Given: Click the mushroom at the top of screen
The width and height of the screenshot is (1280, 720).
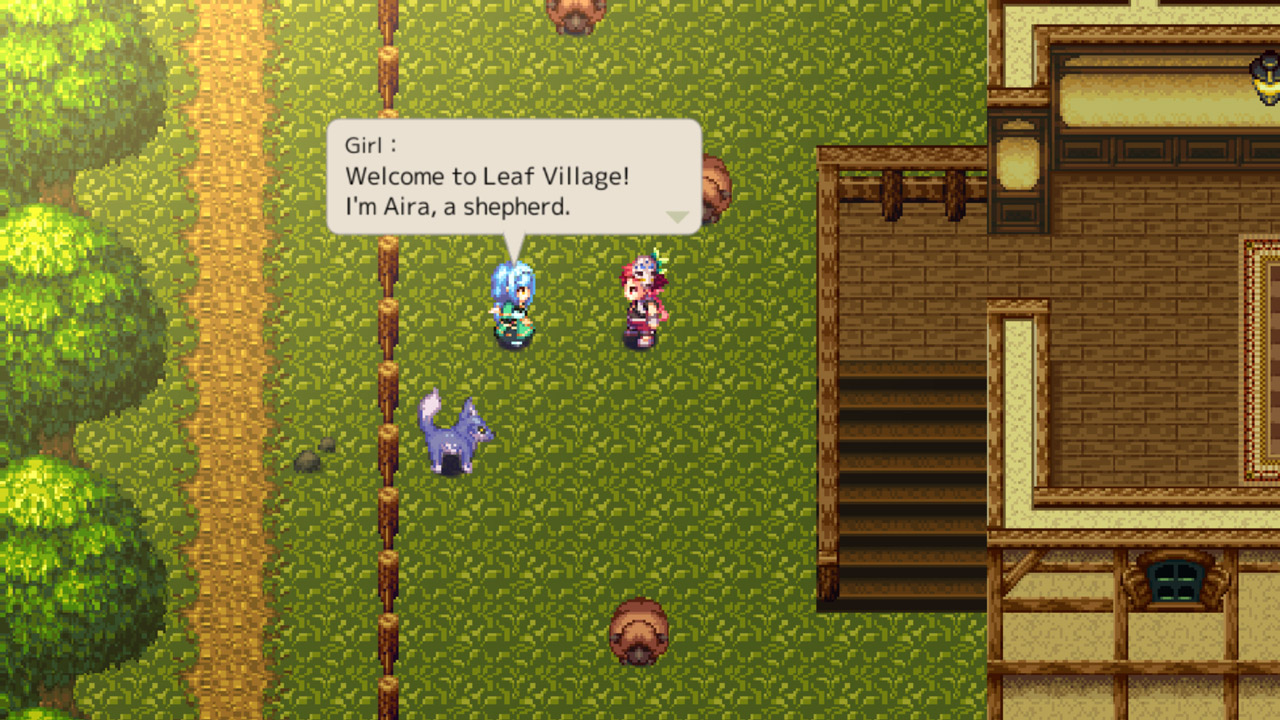Looking at the screenshot, I should [574, 12].
